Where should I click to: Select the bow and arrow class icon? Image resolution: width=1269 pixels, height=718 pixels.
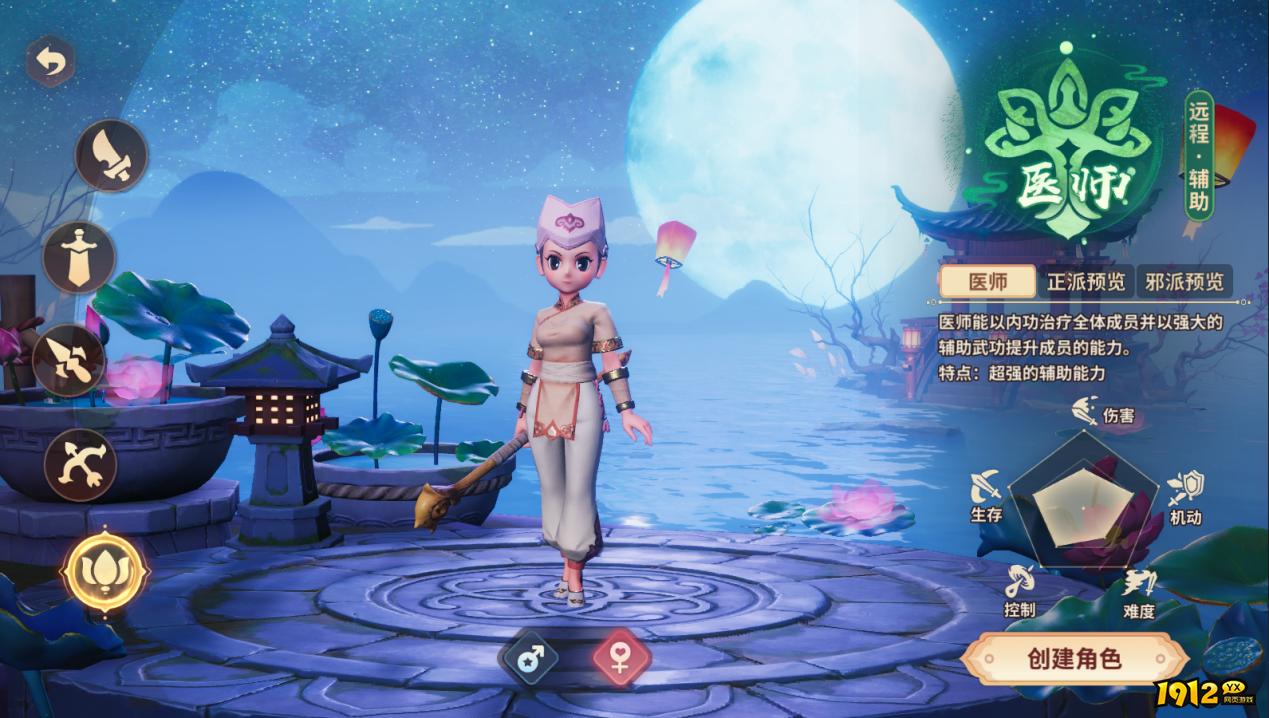pyautogui.click(x=80, y=465)
